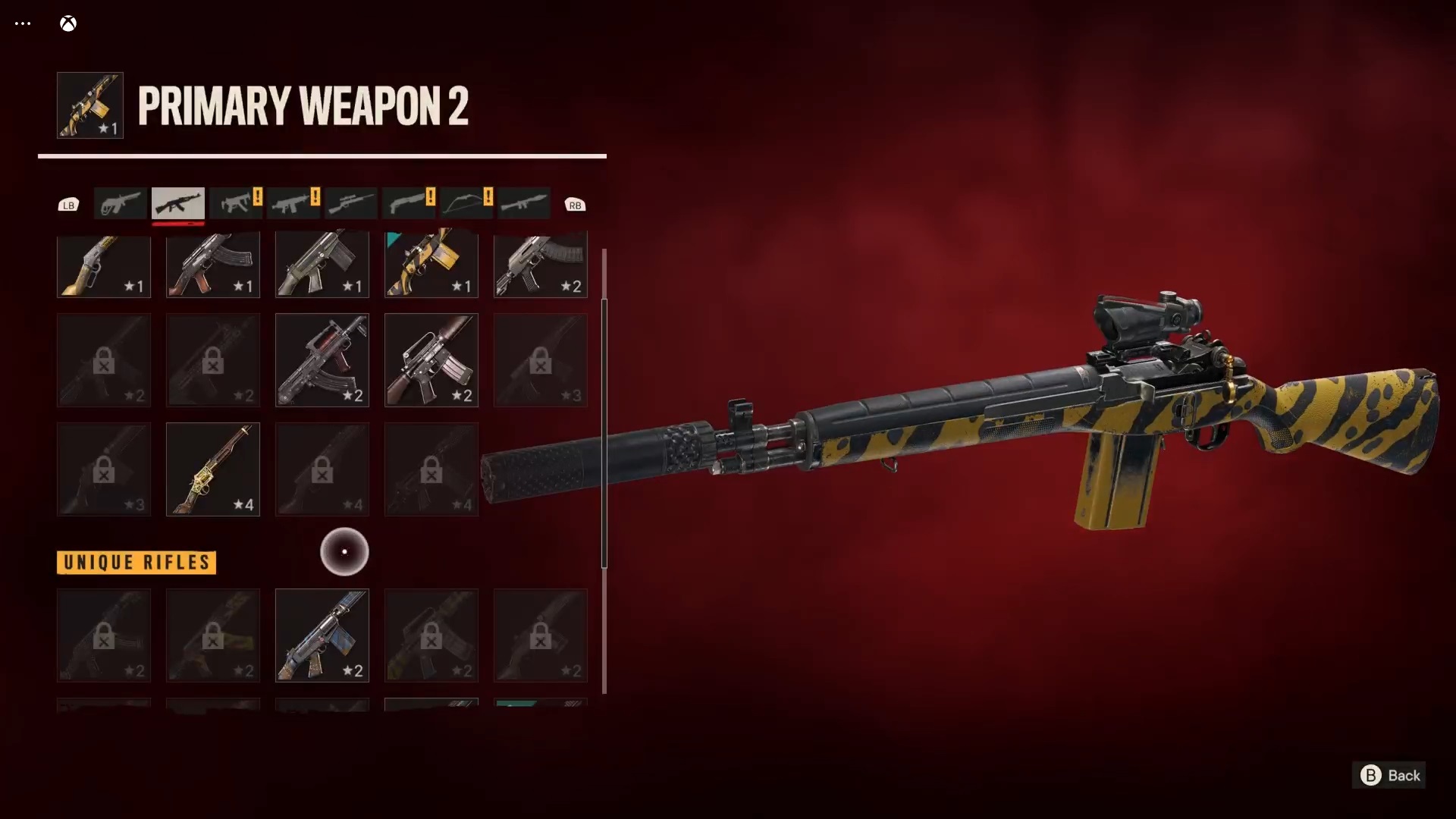Select the two-star bullpup rifle slot
Viewport: 1456px width, 819px height.
322,360
